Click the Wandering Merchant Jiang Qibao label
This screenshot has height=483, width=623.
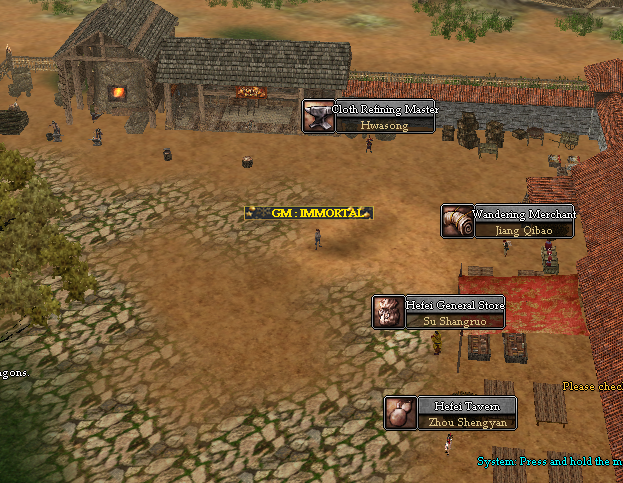point(524,222)
